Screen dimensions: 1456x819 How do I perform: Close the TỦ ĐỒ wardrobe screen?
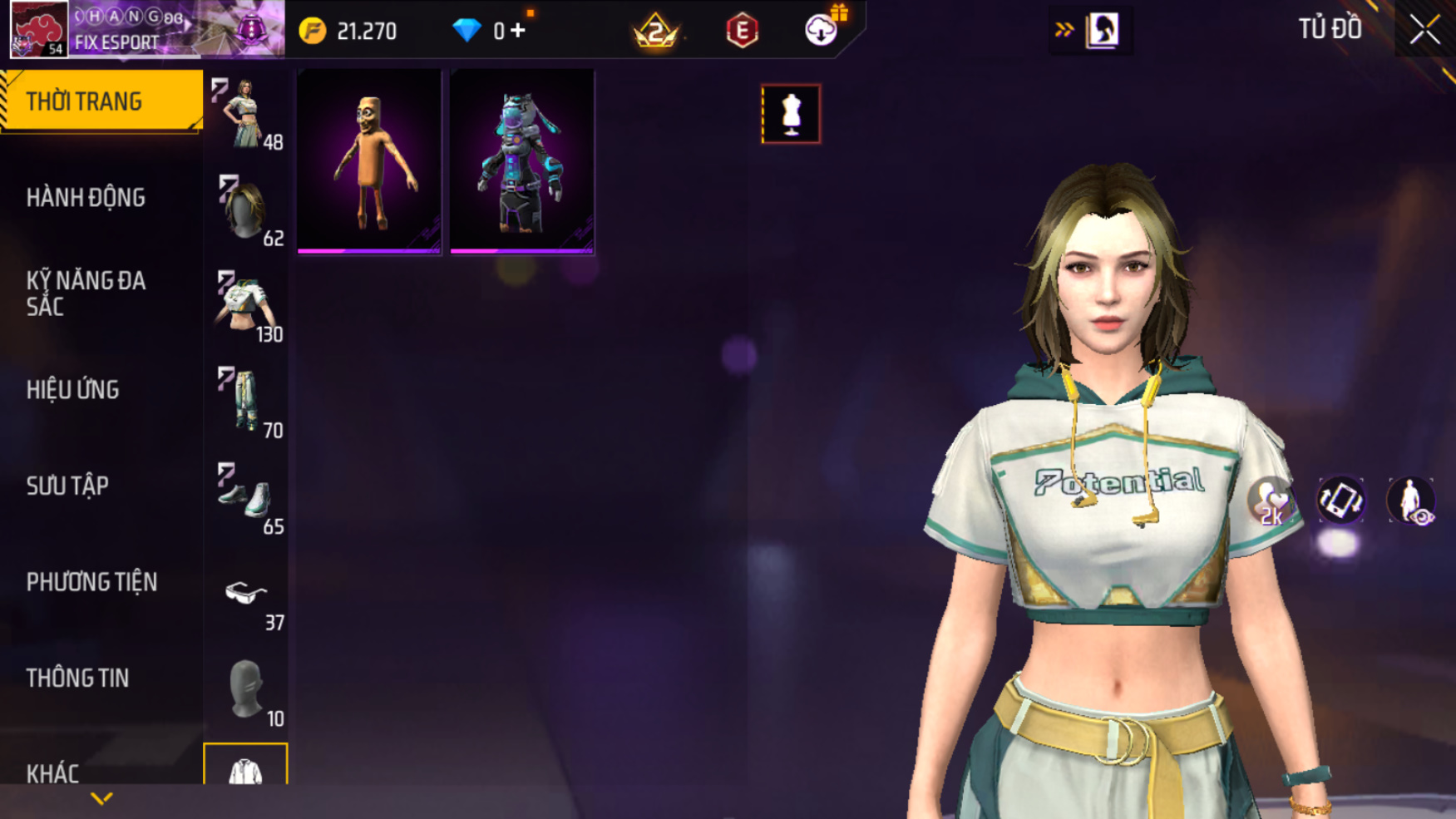[1424, 30]
